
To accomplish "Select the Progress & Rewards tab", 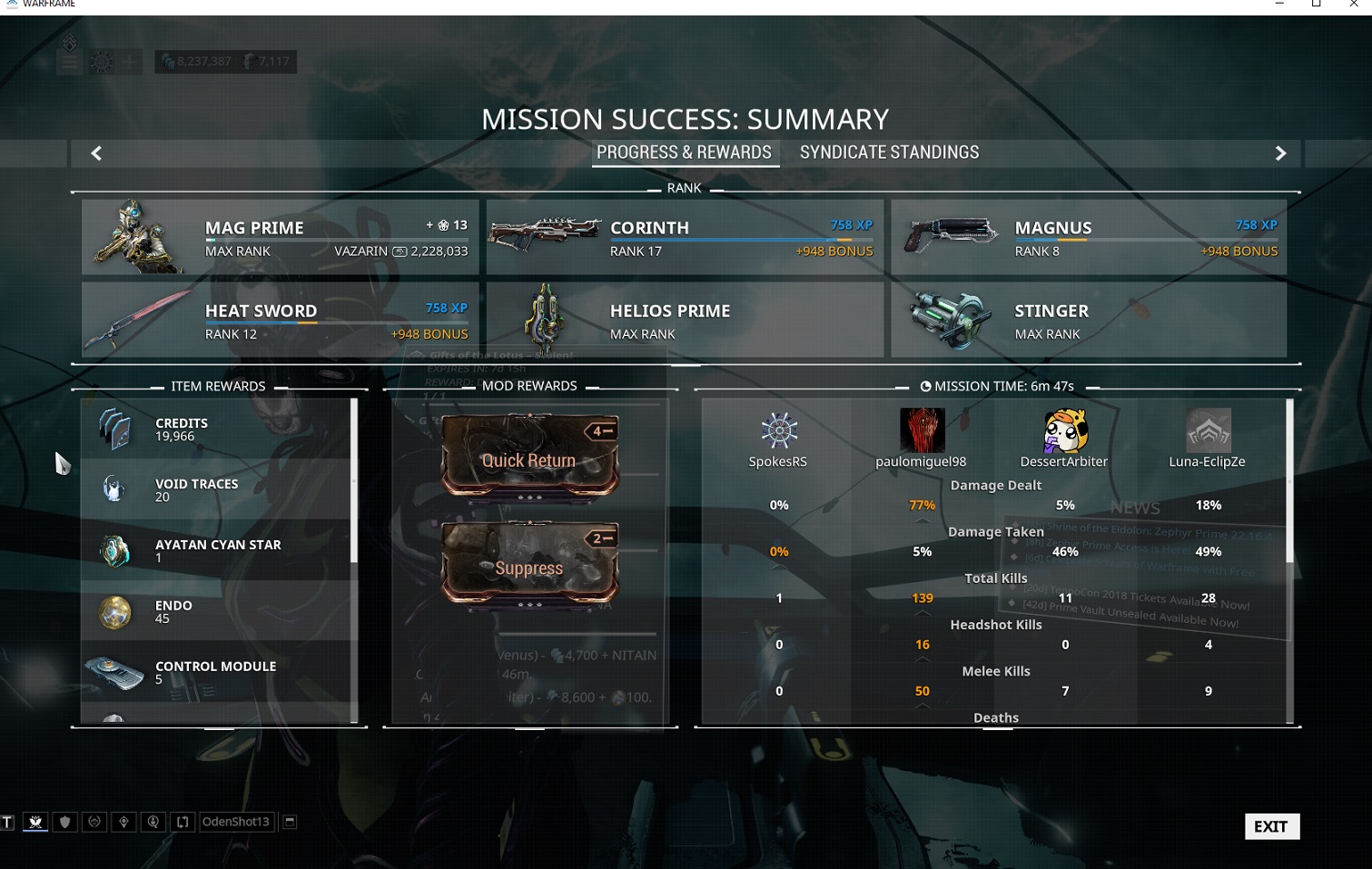I will [684, 153].
